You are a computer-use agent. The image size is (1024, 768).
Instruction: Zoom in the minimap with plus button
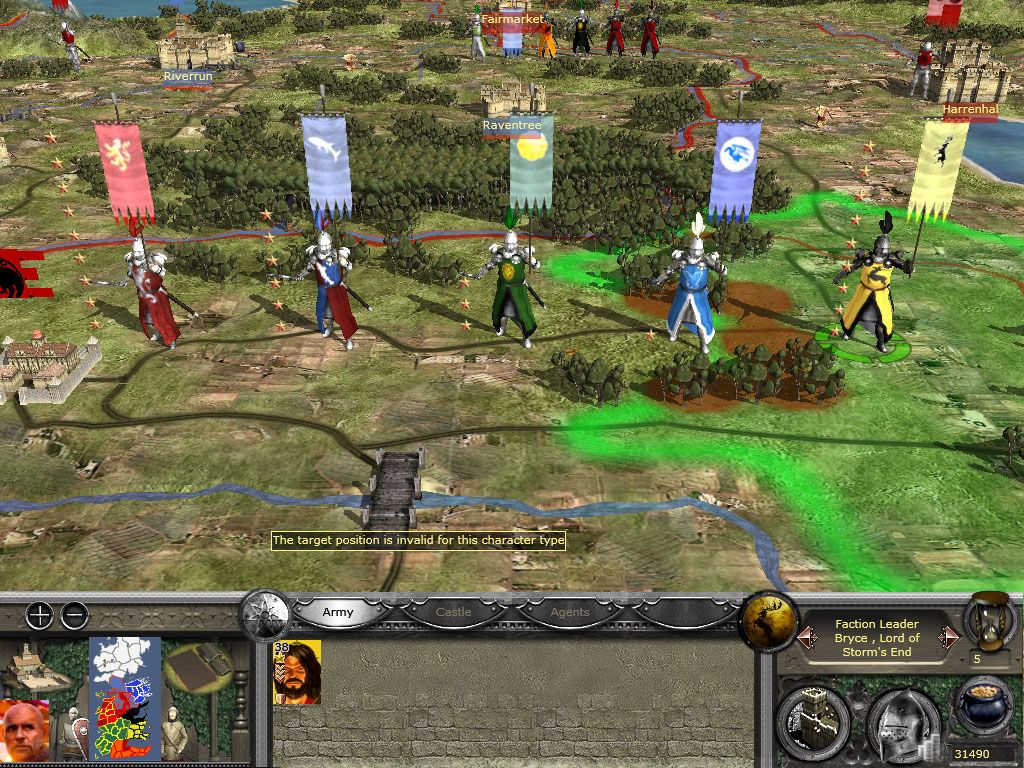tap(39, 616)
